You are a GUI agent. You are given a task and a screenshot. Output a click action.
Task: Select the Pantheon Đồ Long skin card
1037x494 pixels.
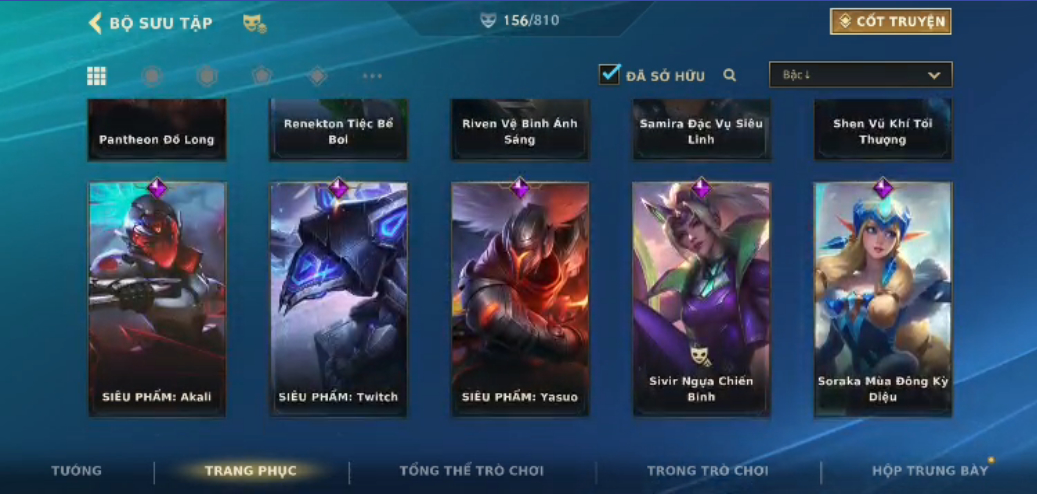[x=157, y=131]
